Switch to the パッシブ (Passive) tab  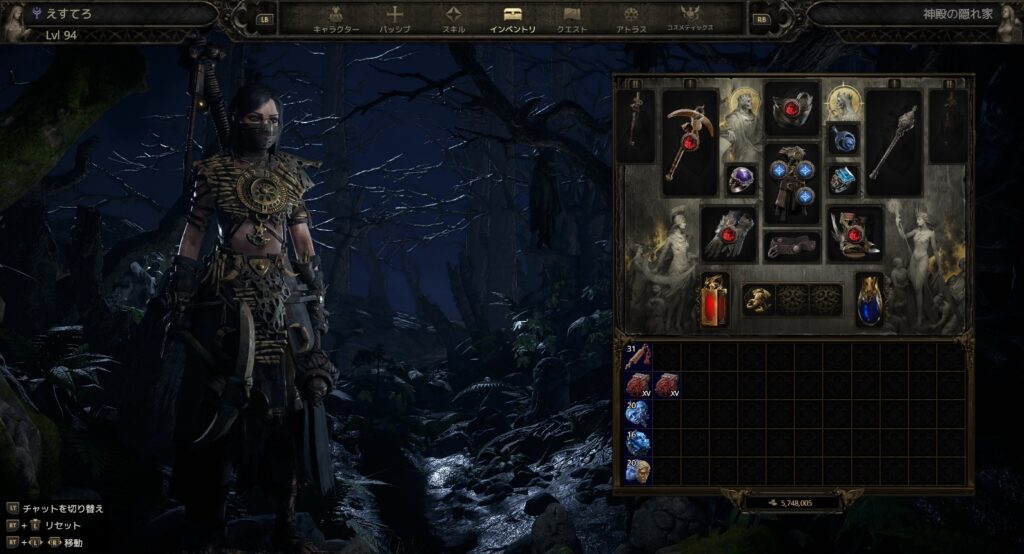pyautogui.click(x=395, y=19)
